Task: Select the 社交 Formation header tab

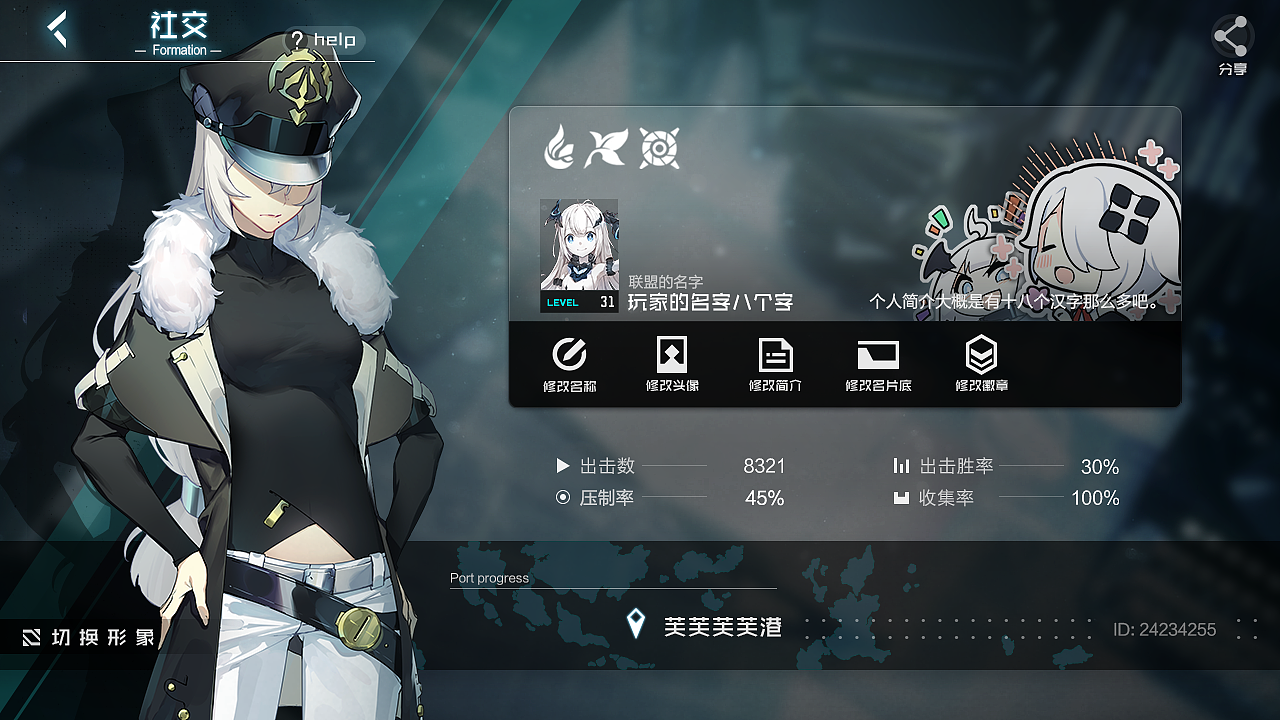Action: (x=178, y=30)
